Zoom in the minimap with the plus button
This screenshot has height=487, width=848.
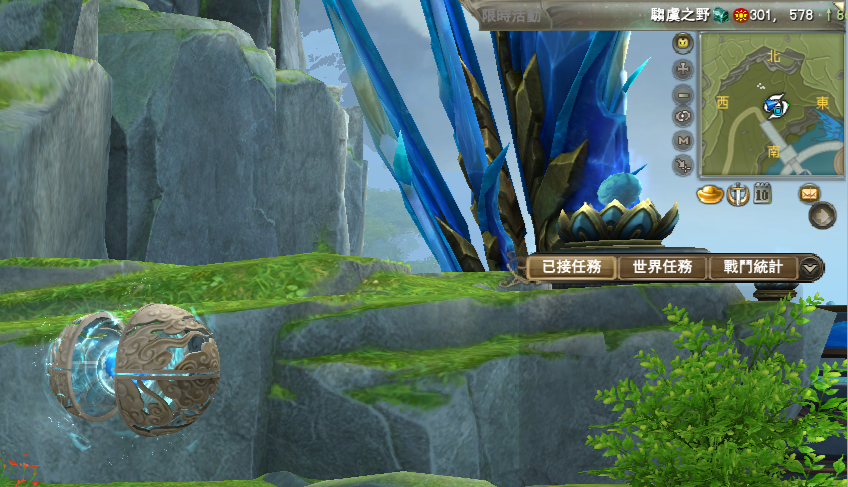[684, 69]
